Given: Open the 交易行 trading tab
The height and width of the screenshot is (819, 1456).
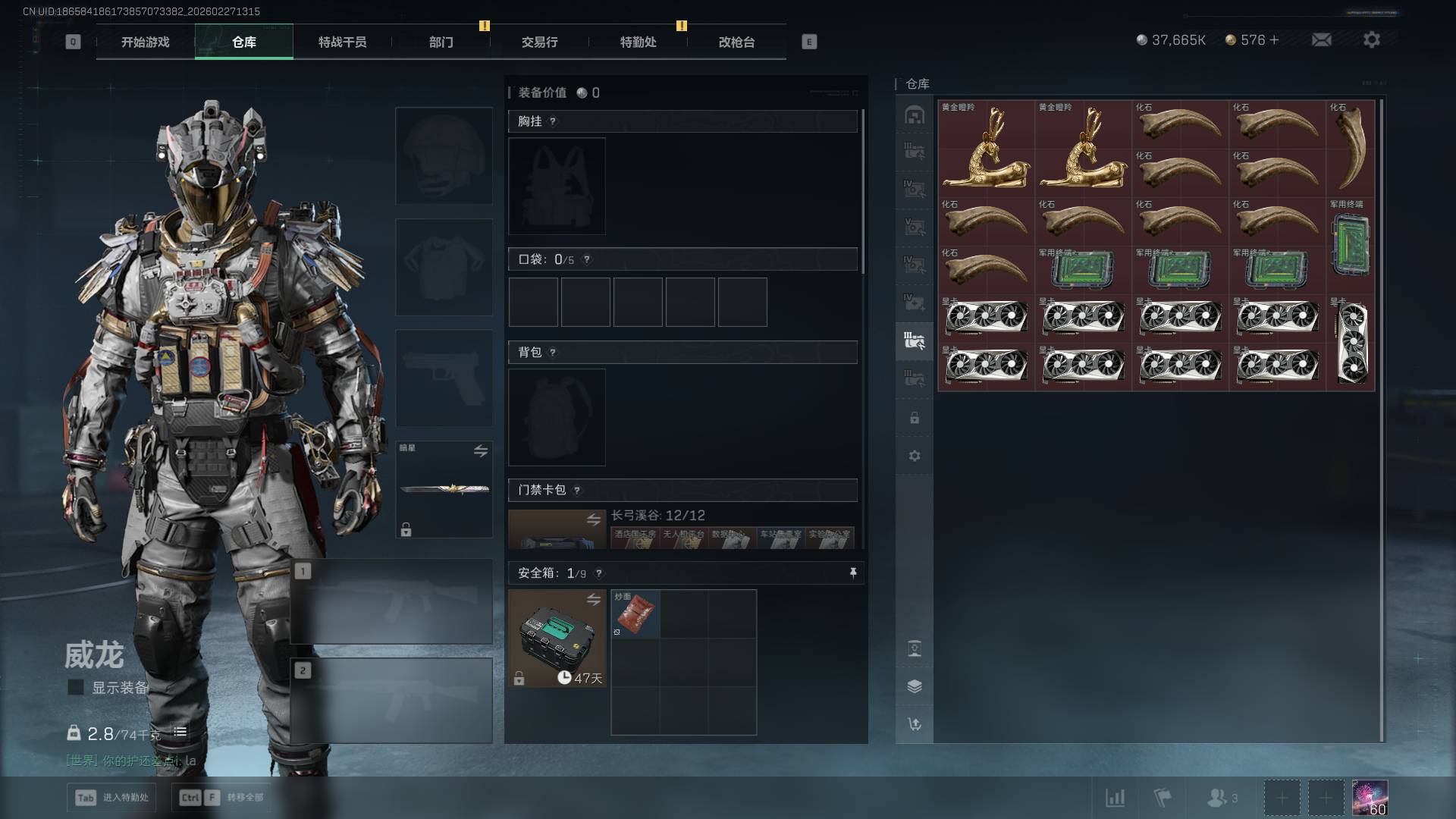Looking at the screenshot, I should click(x=539, y=42).
